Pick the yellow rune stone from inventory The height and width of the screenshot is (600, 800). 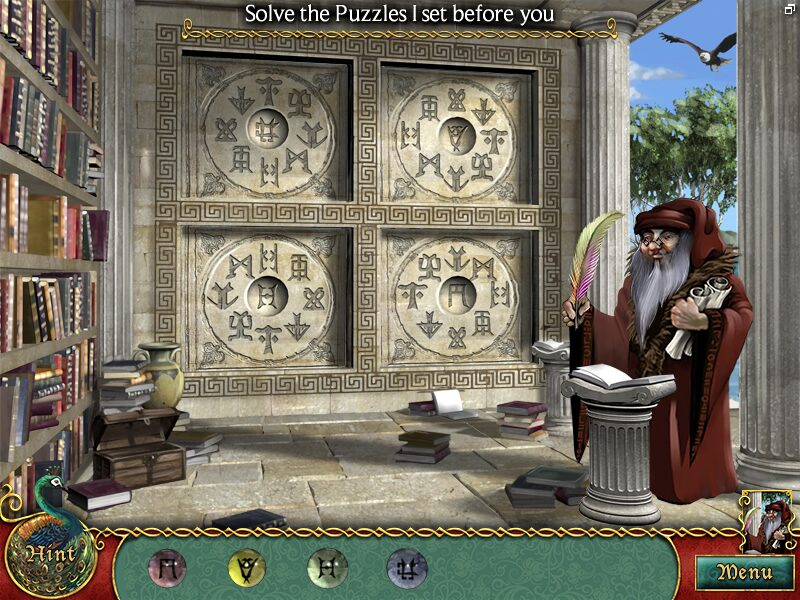[x=246, y=567]
